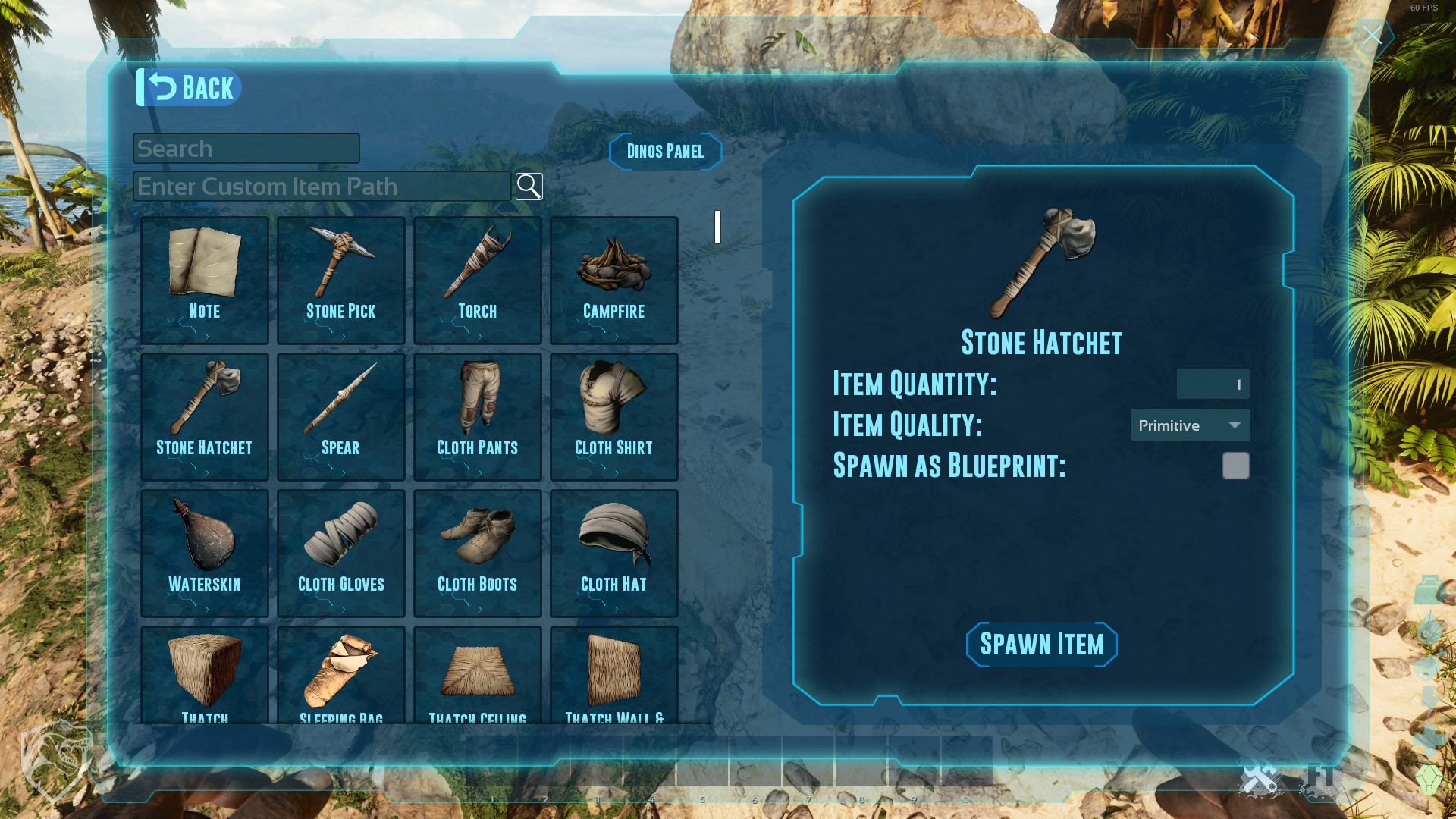1456x819 pixels.
Task: Close the panel with the X button
Action: (x=1372, y=36)
